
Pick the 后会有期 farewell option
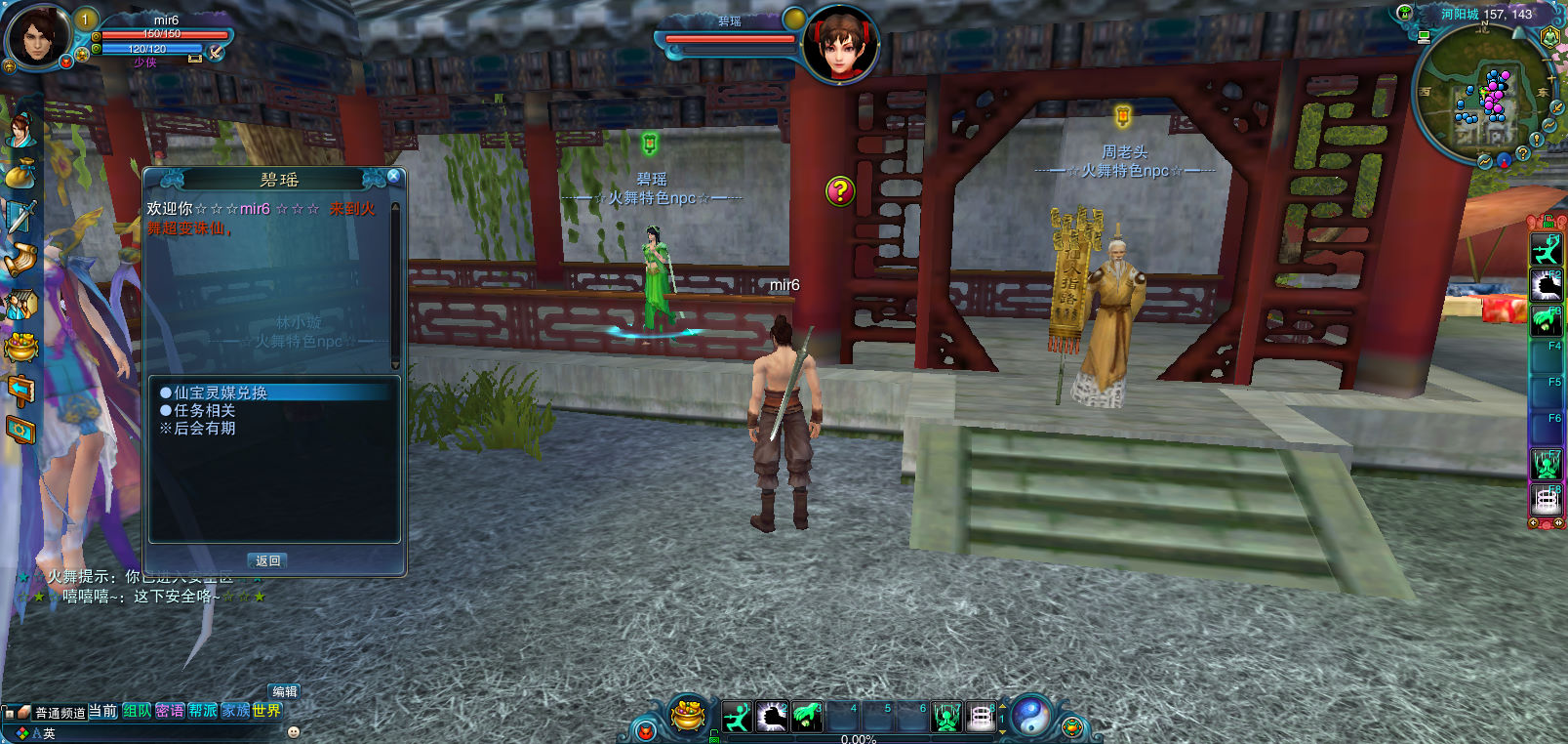[204, 429]
